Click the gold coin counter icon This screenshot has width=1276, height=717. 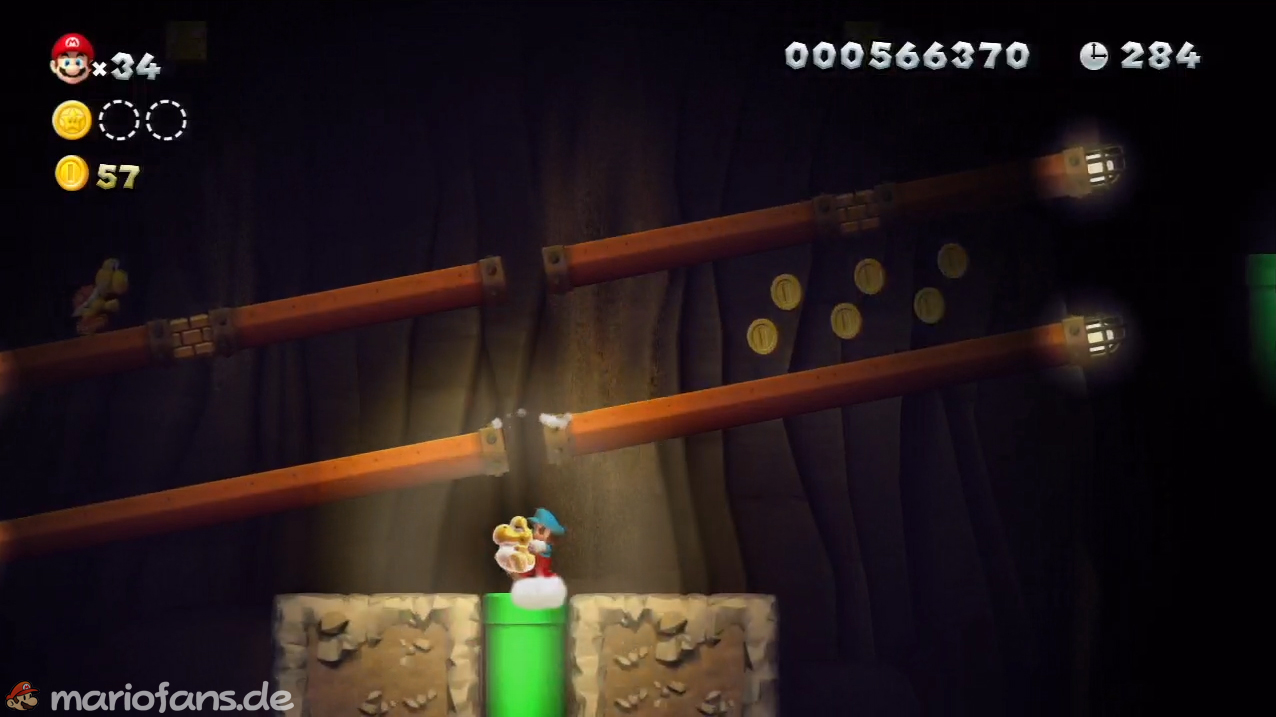point(71,174)
